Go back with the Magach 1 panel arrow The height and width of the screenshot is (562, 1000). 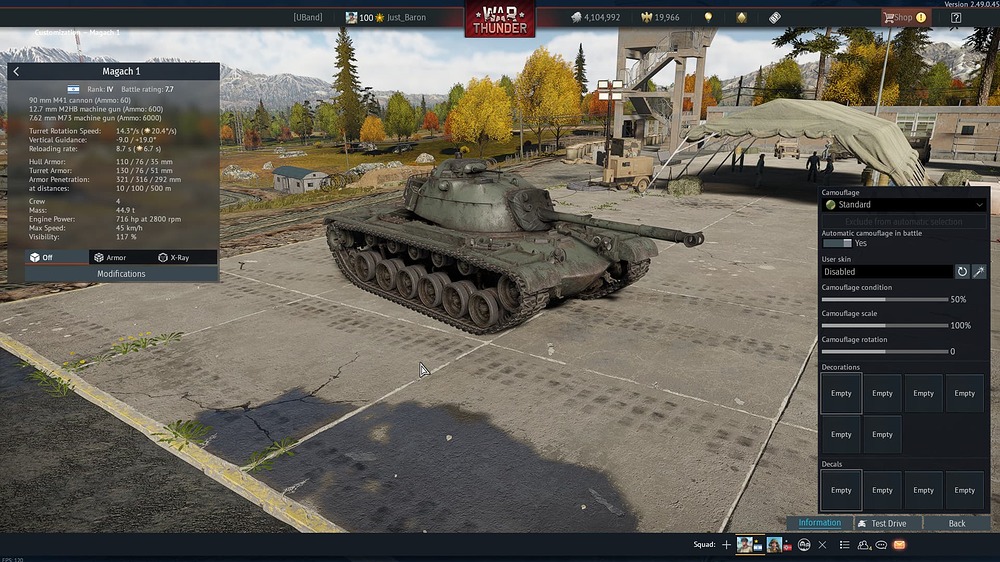pos(17,72)
